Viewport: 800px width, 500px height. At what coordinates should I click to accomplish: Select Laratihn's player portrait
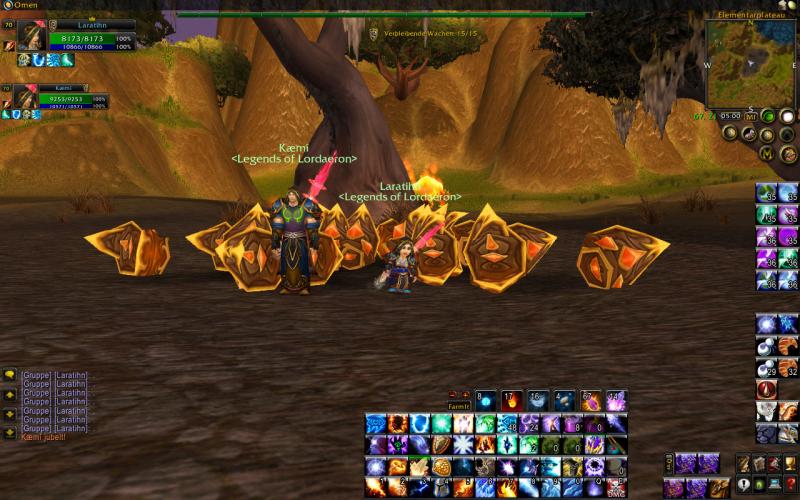31,34
